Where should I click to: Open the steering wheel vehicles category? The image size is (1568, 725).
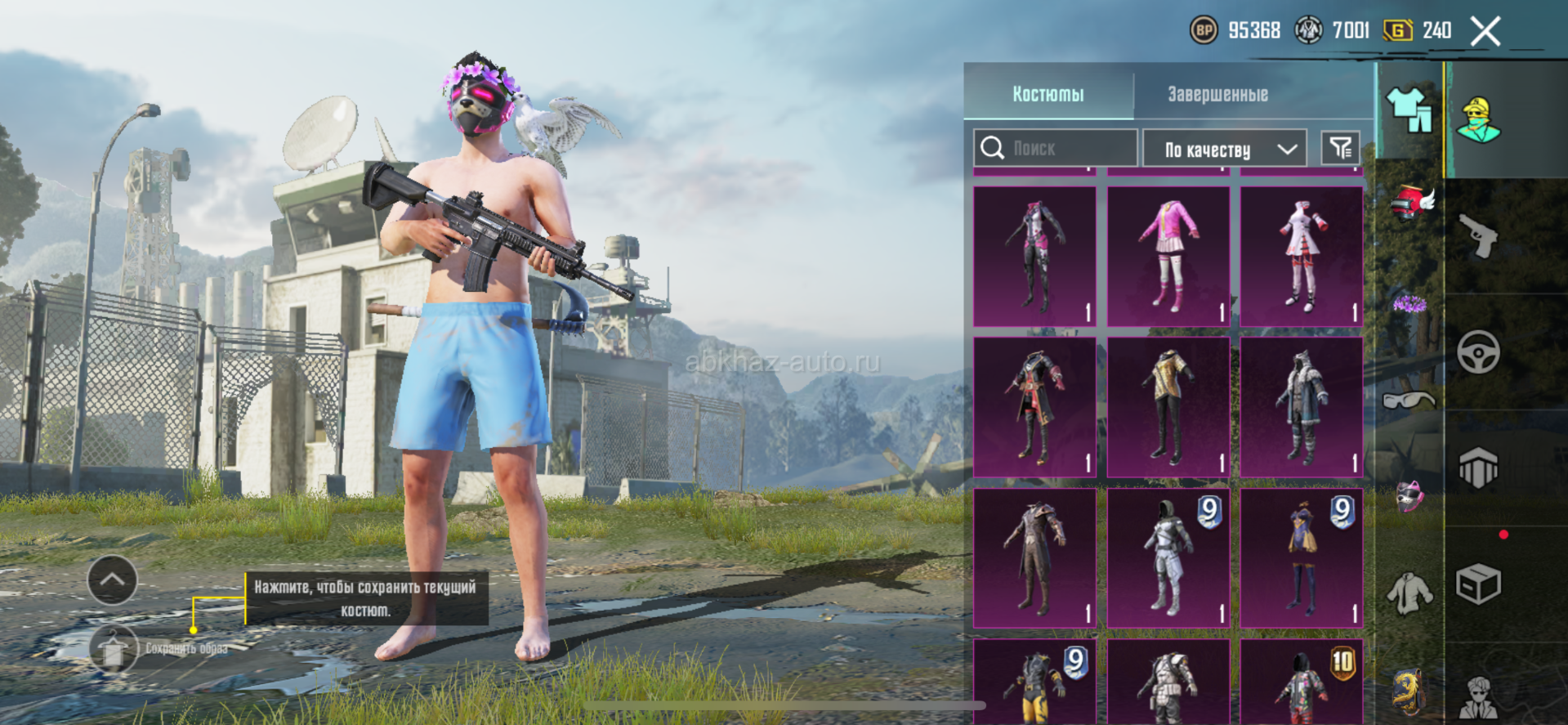pos(1478,352)
